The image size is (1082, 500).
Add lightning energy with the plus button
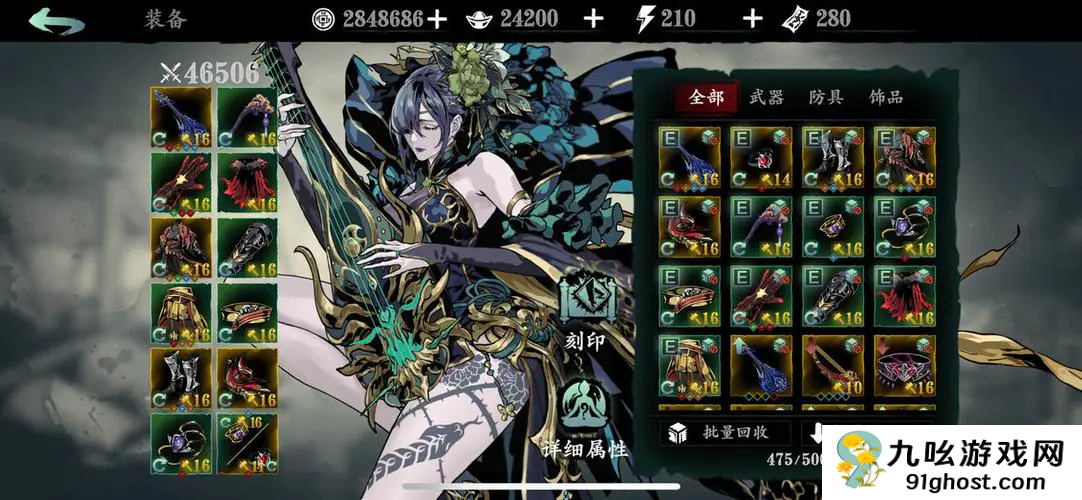coord(752,18)
